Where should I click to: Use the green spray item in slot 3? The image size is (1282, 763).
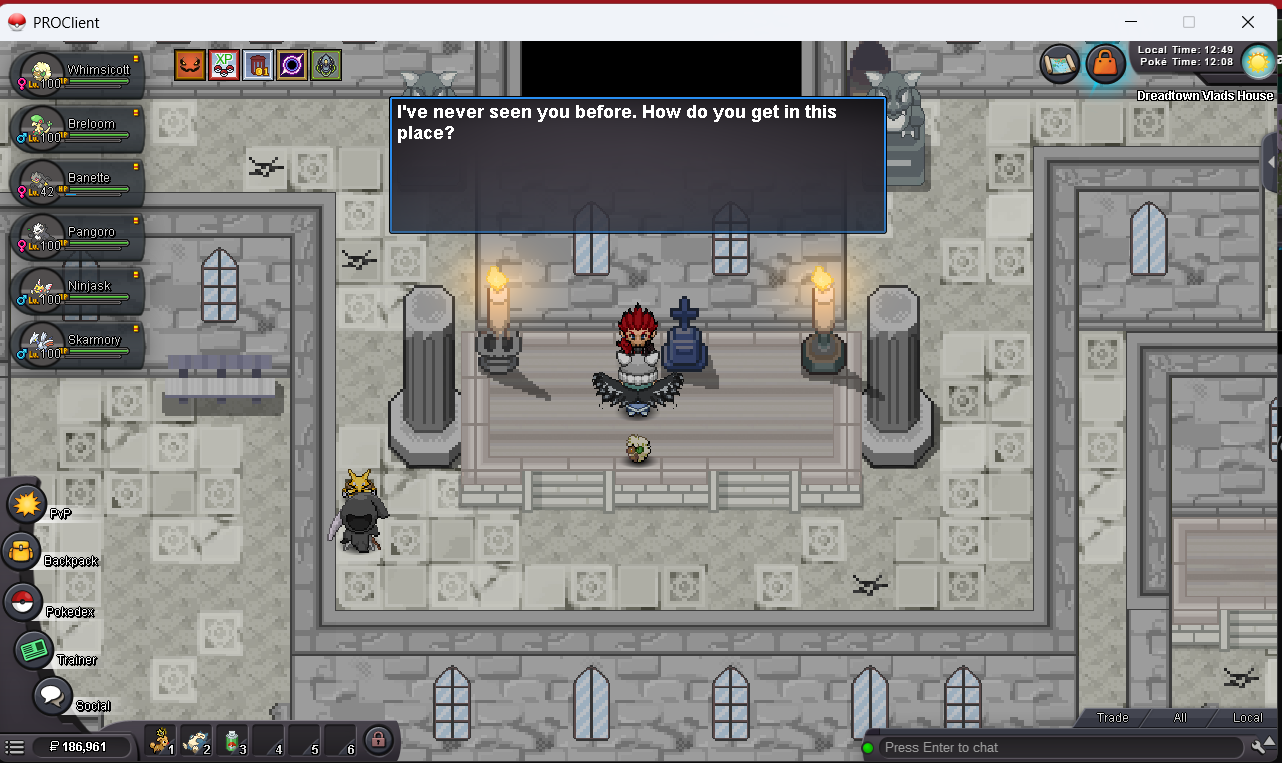point(231,741)
